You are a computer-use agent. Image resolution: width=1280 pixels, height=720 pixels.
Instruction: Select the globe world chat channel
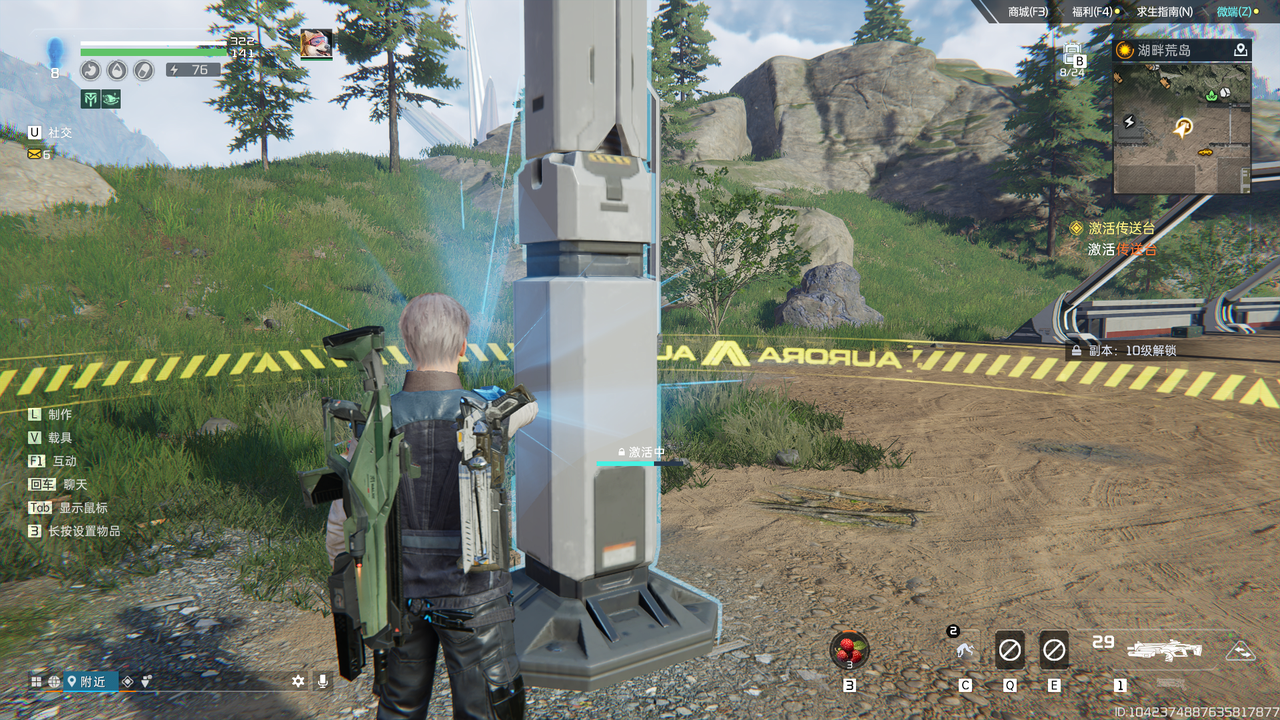click(x=54, y=681)
